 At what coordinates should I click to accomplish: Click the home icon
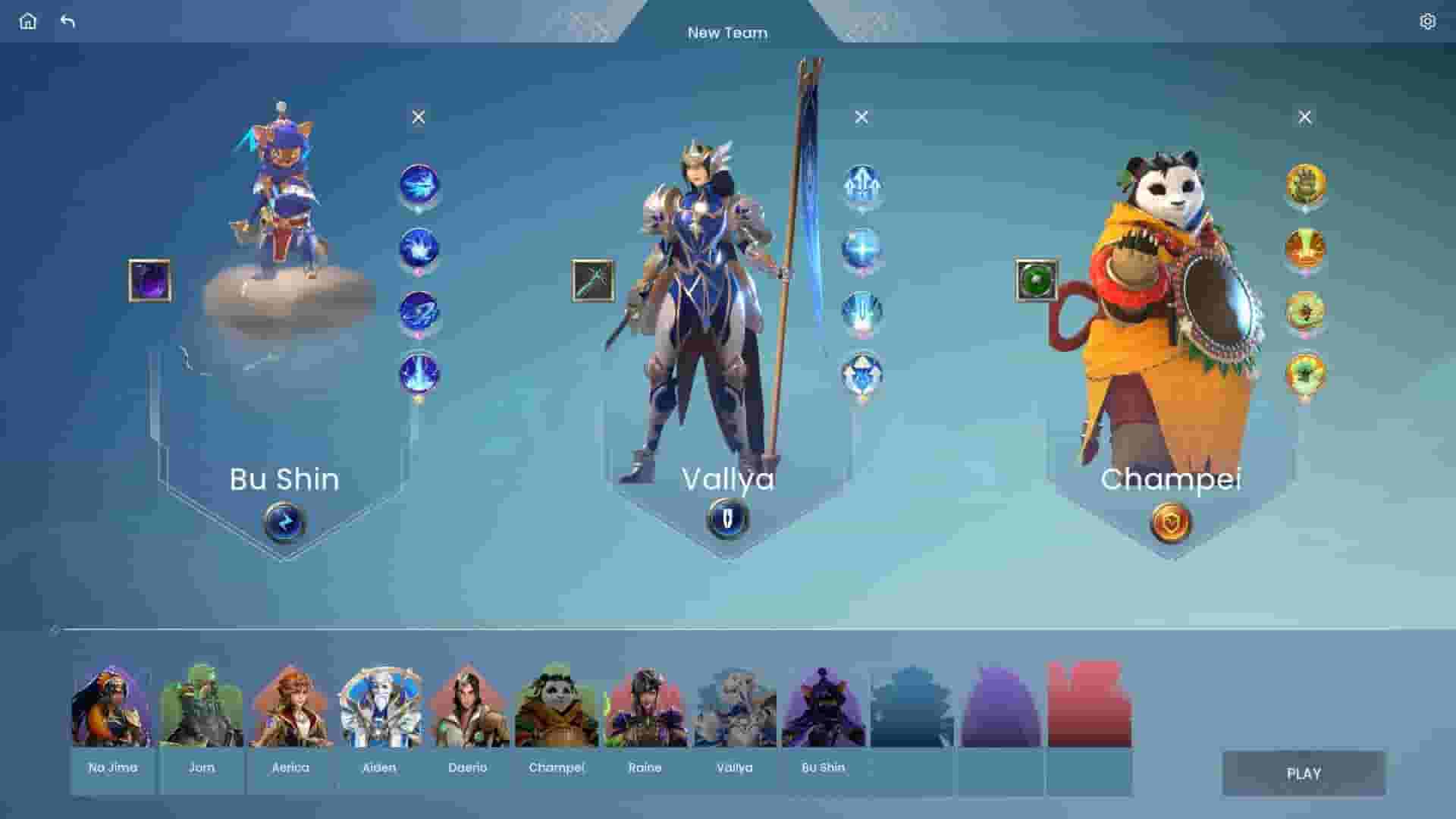pos(28,21)
